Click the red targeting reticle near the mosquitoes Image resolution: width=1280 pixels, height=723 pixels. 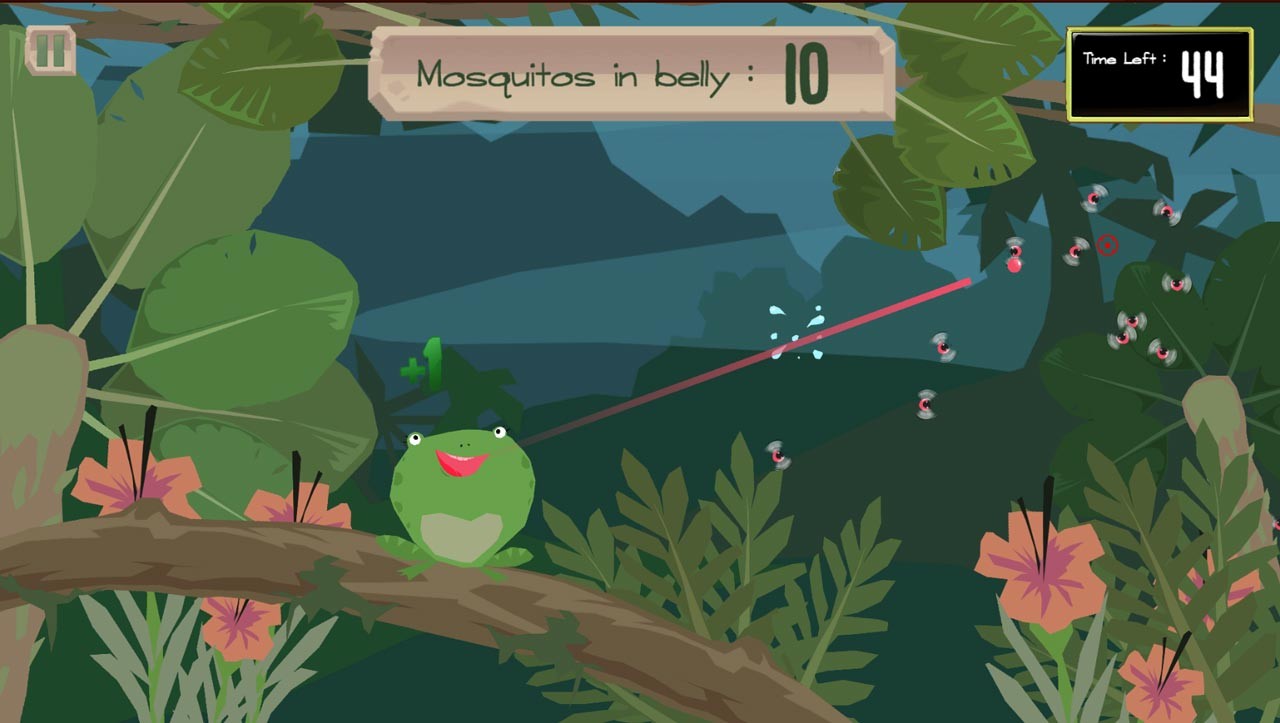pyautogui.click(x=1108, y=243)
